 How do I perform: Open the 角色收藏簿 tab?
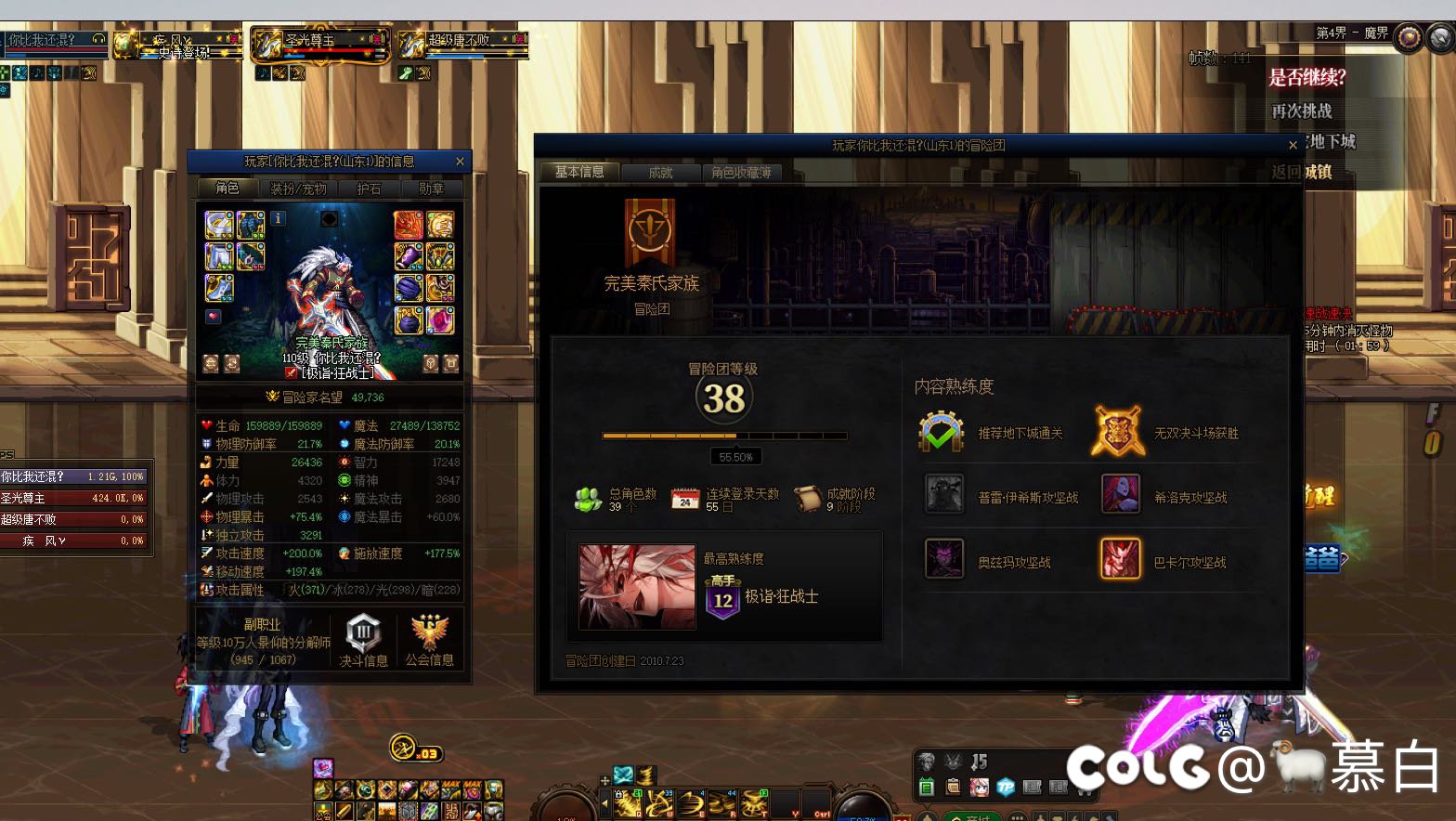[x=741, y=173]
